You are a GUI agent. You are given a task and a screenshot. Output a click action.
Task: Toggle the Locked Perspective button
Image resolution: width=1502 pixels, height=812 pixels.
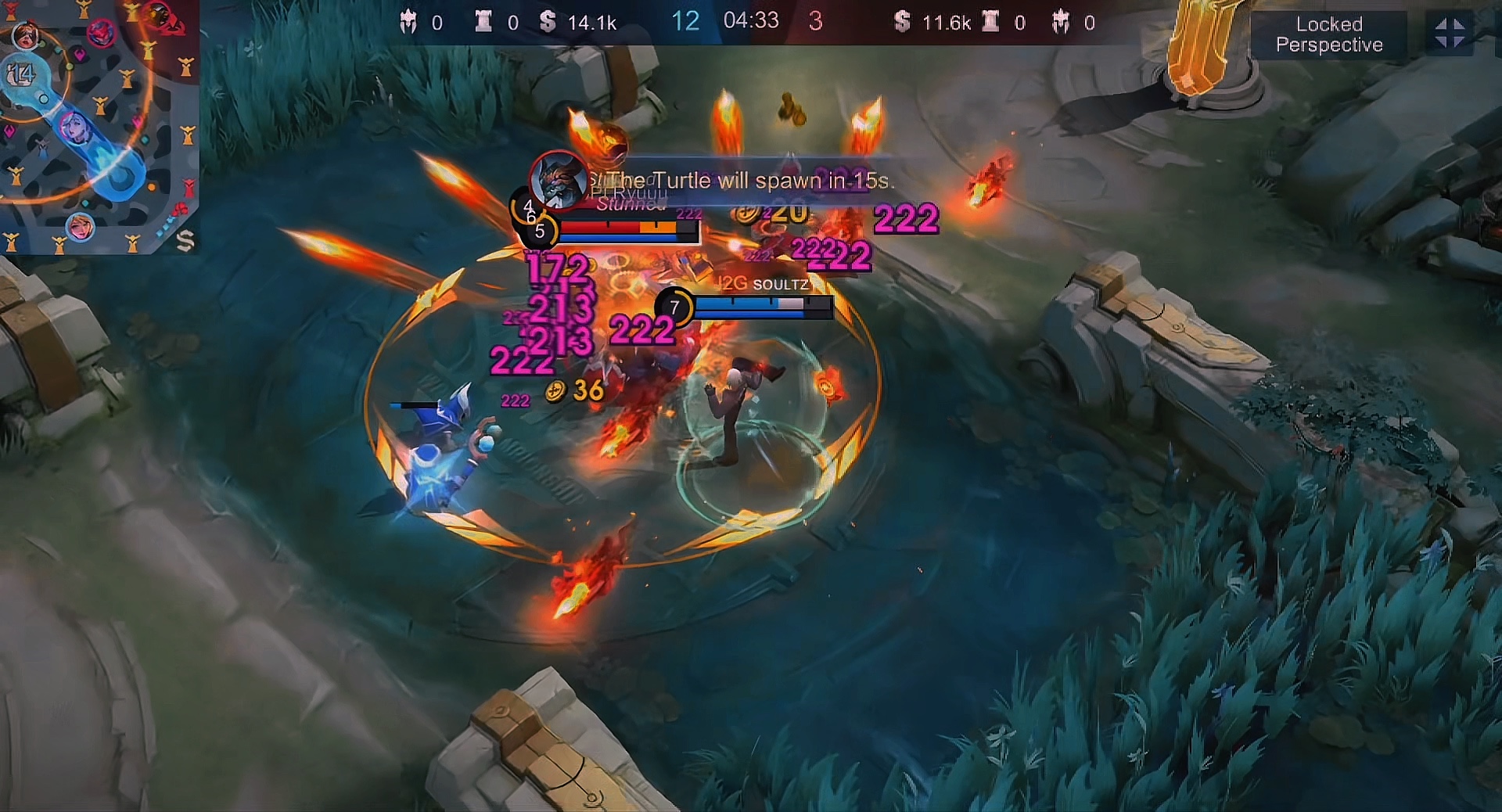(1328, 34)
